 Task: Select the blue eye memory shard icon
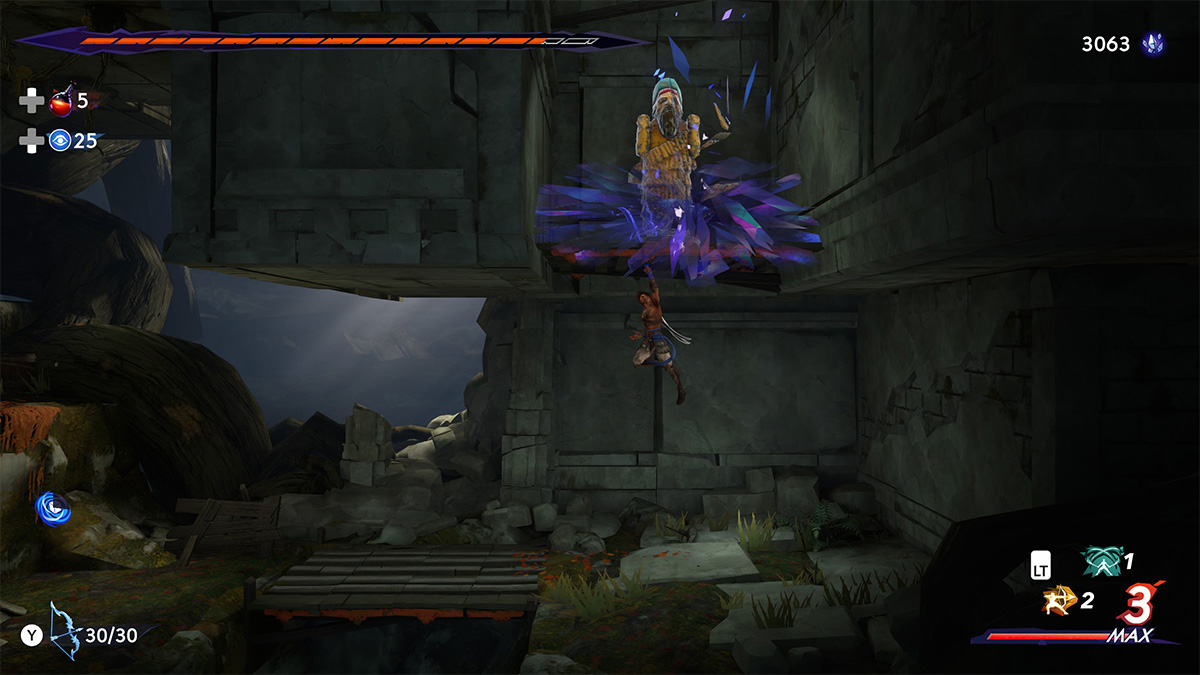coord(60,141)
